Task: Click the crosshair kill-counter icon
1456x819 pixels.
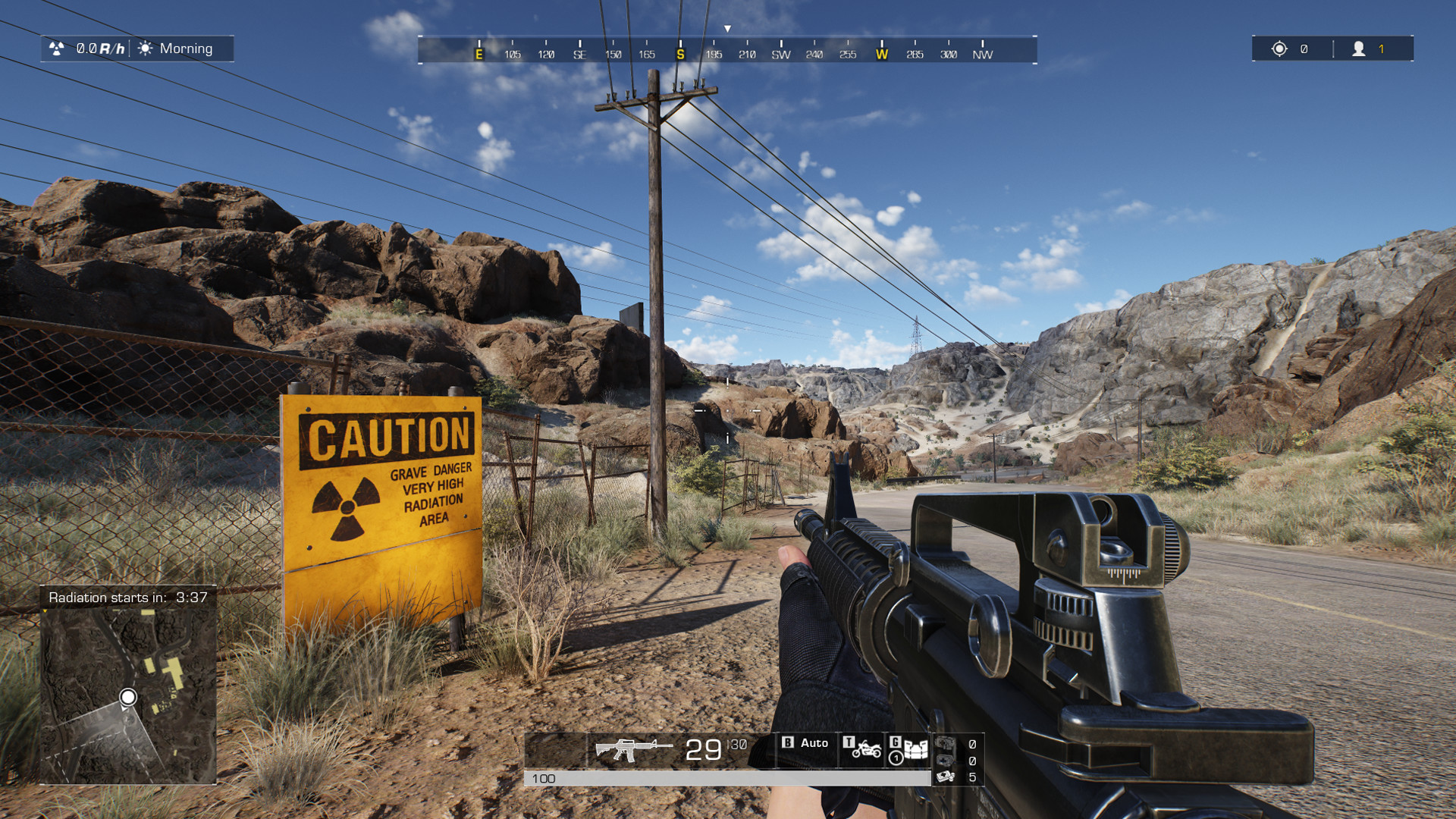Action: coord(1278,49)
